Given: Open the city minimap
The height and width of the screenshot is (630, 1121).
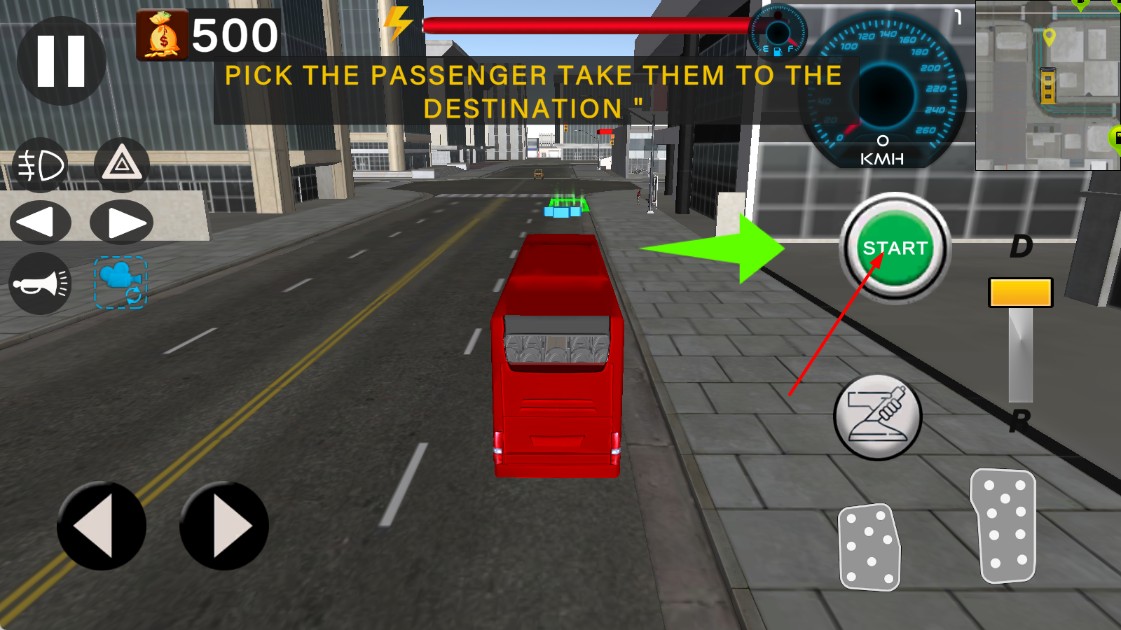Looking at the screenshot, I should coord(1048,85).
